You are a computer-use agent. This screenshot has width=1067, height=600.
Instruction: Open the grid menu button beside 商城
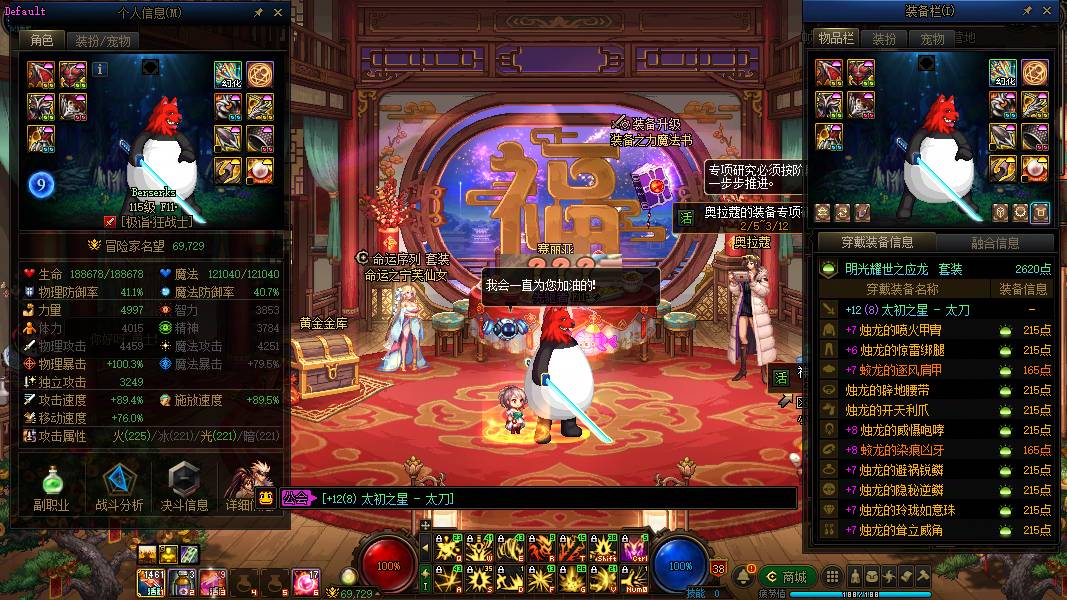[832, 577]
